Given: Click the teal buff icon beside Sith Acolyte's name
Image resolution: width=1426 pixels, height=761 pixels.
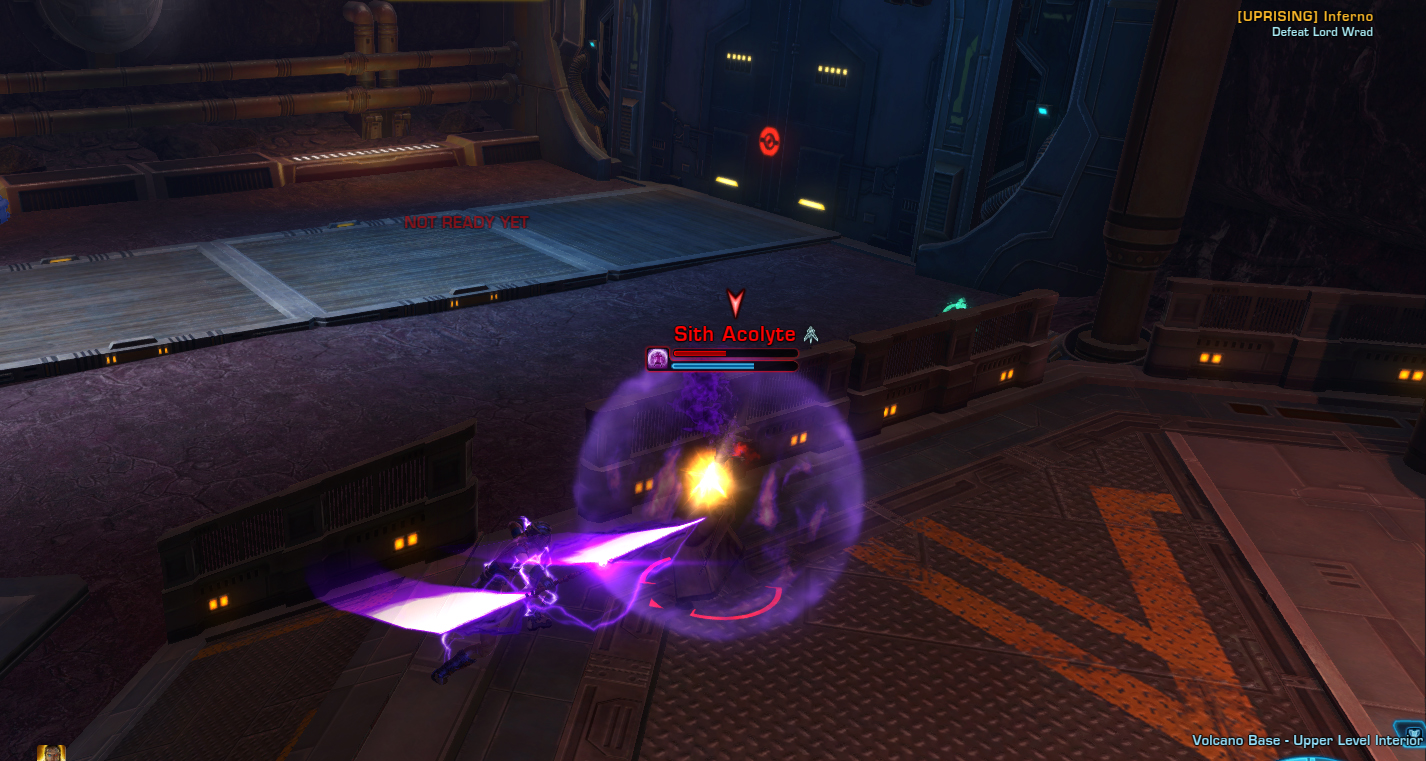Looking at the screenshot, I should (x=810, y=333).
